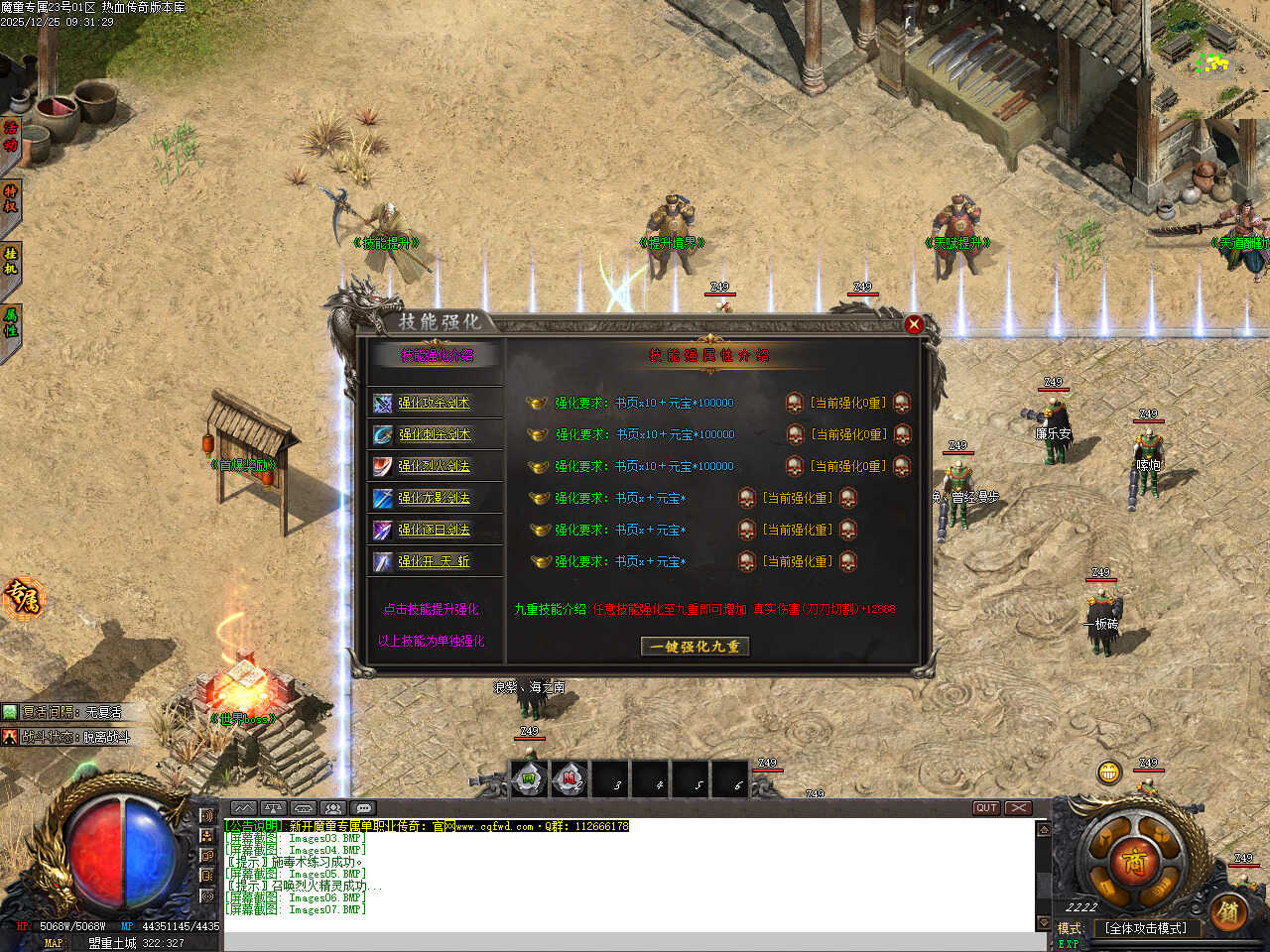Open the 挂机 auto-play side tab
Image resolution: width=1270 pixels, height=952 pixels.
coord(10,261)
